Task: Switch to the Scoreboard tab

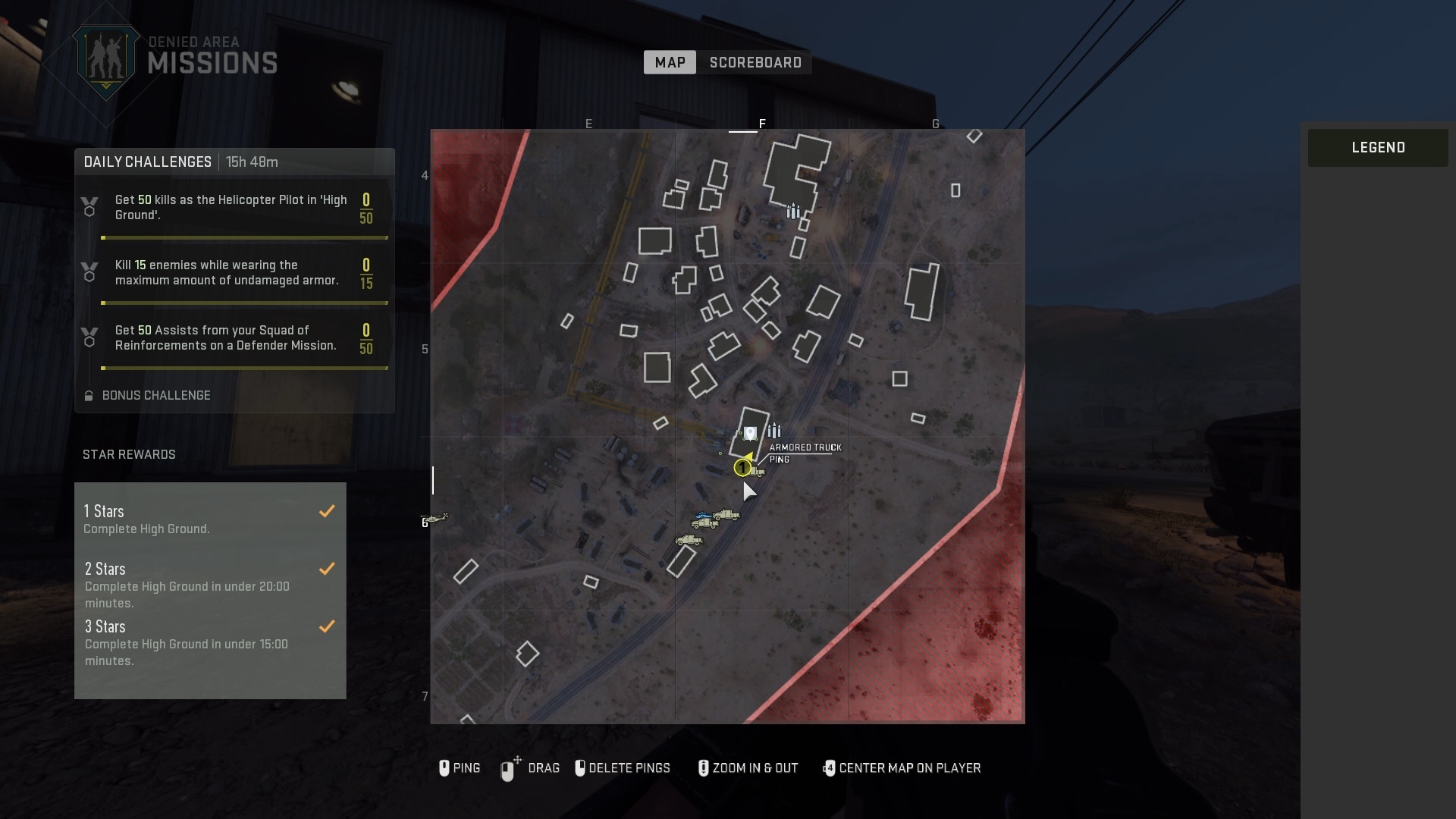Action: click(755, 62)
